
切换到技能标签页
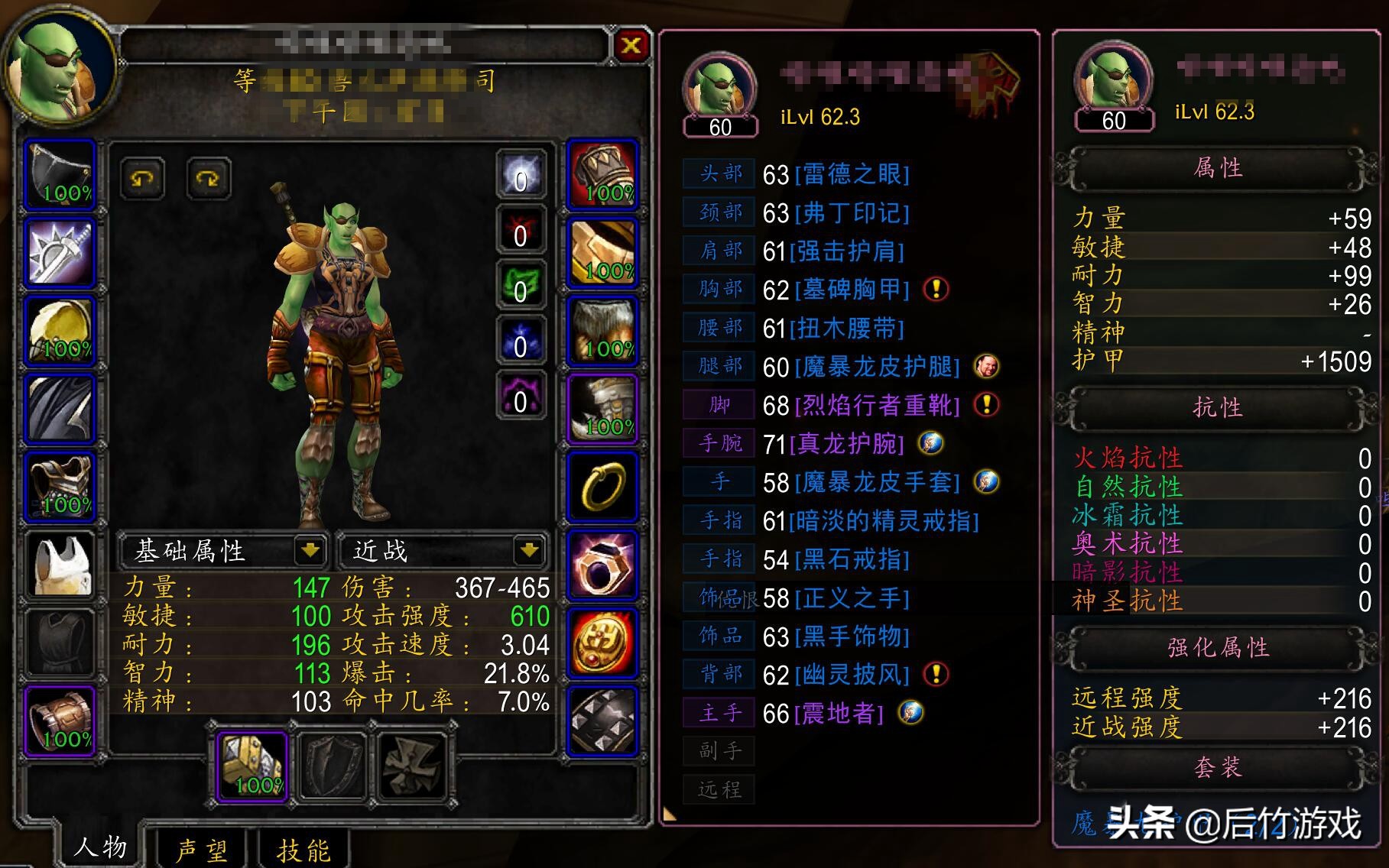[x=304, y=848]
